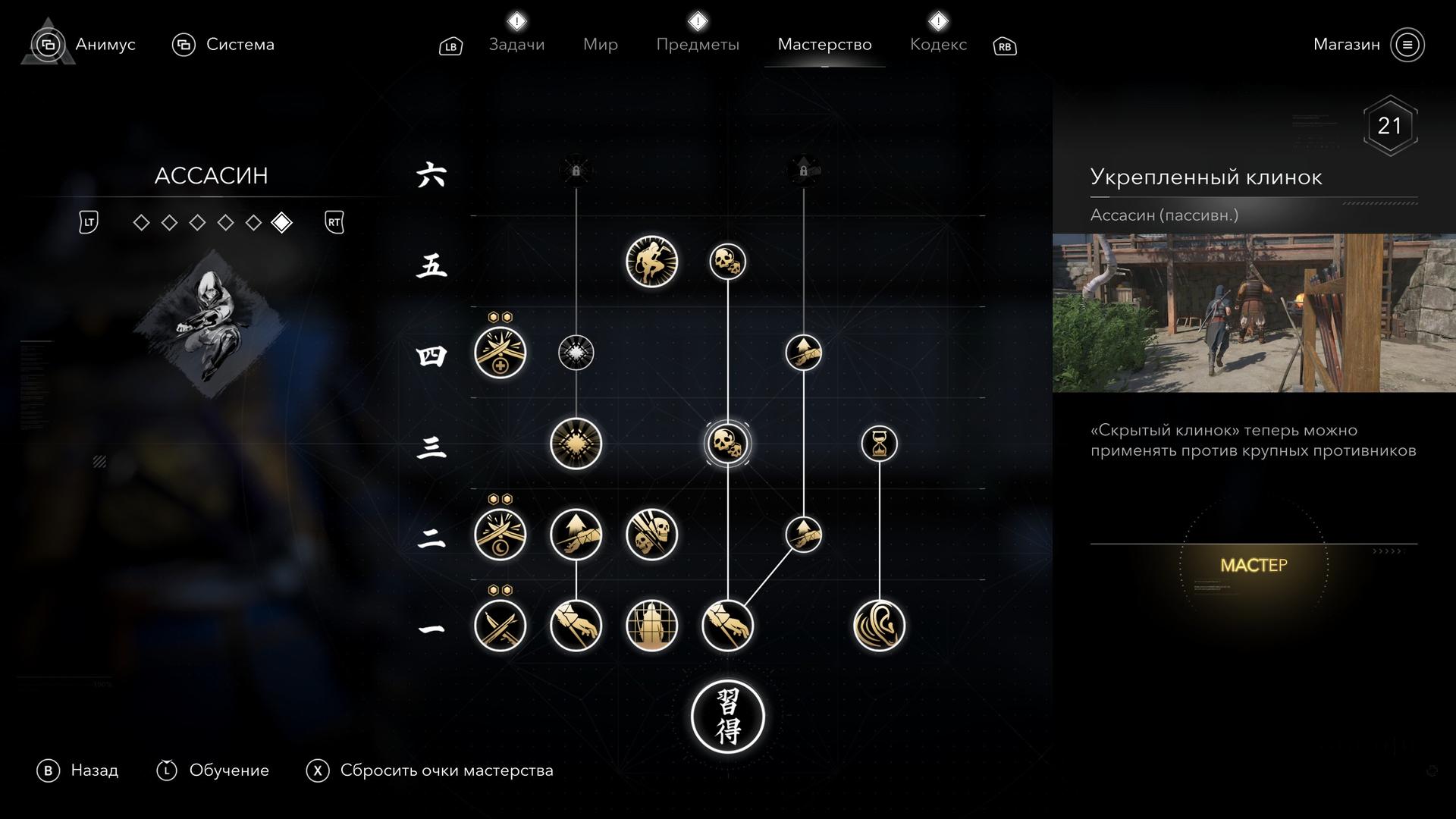Open the Обучение tutorial
Image resolution: width=1456 pixels, height=819 pixels.
pos(228,770)
